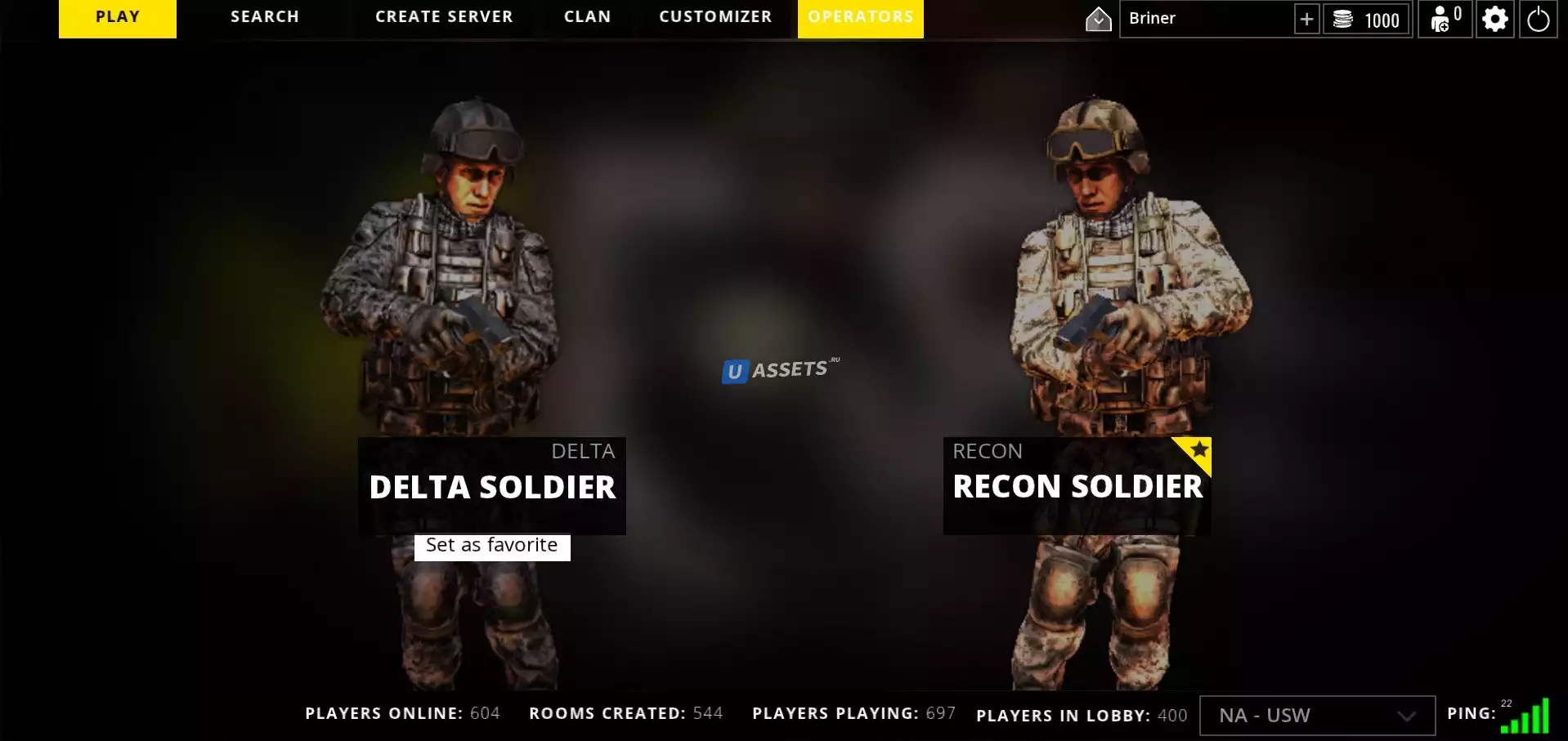Click the mail envelope icon
Screen dimensions: 1568x741
point(1098,20)
